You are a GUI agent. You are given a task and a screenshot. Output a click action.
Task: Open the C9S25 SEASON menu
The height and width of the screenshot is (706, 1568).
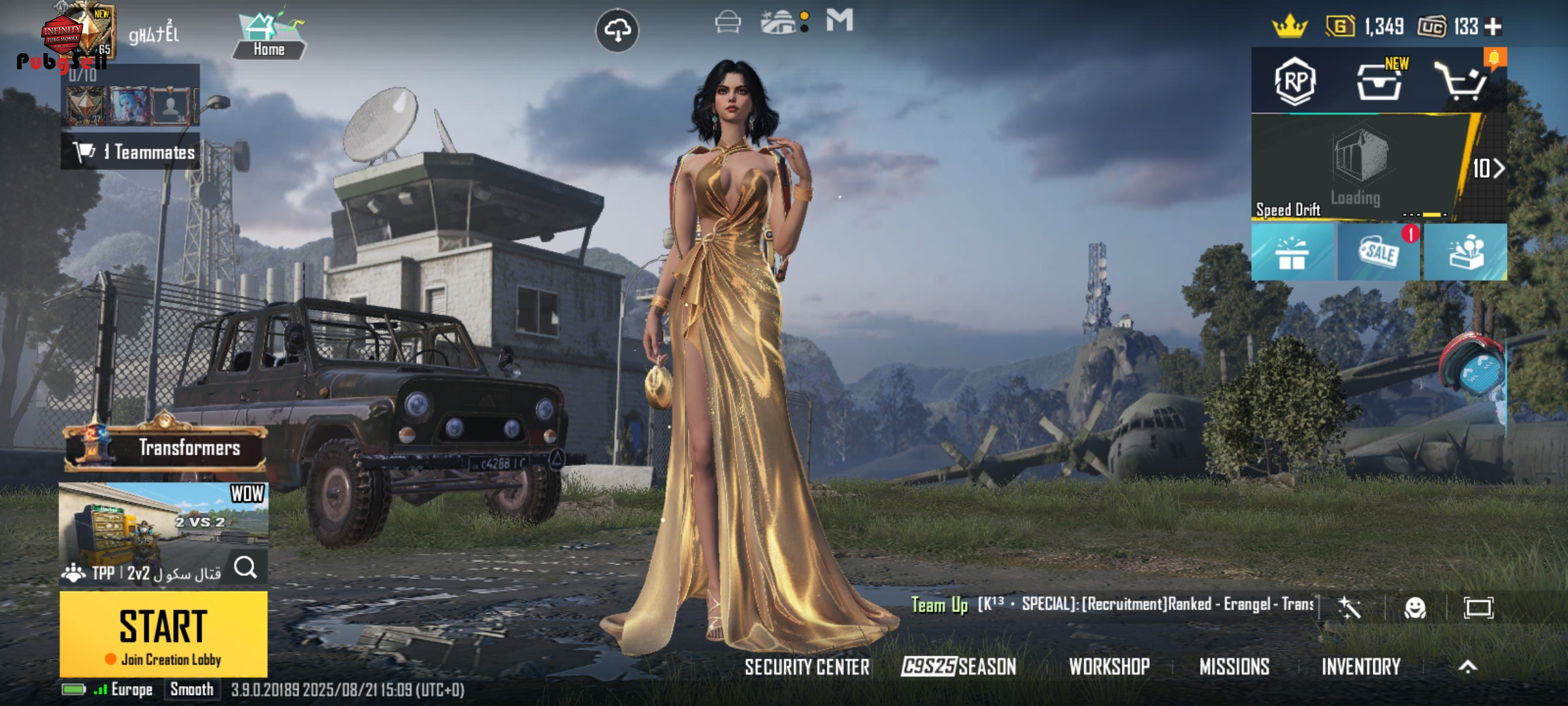pos(958,667)
